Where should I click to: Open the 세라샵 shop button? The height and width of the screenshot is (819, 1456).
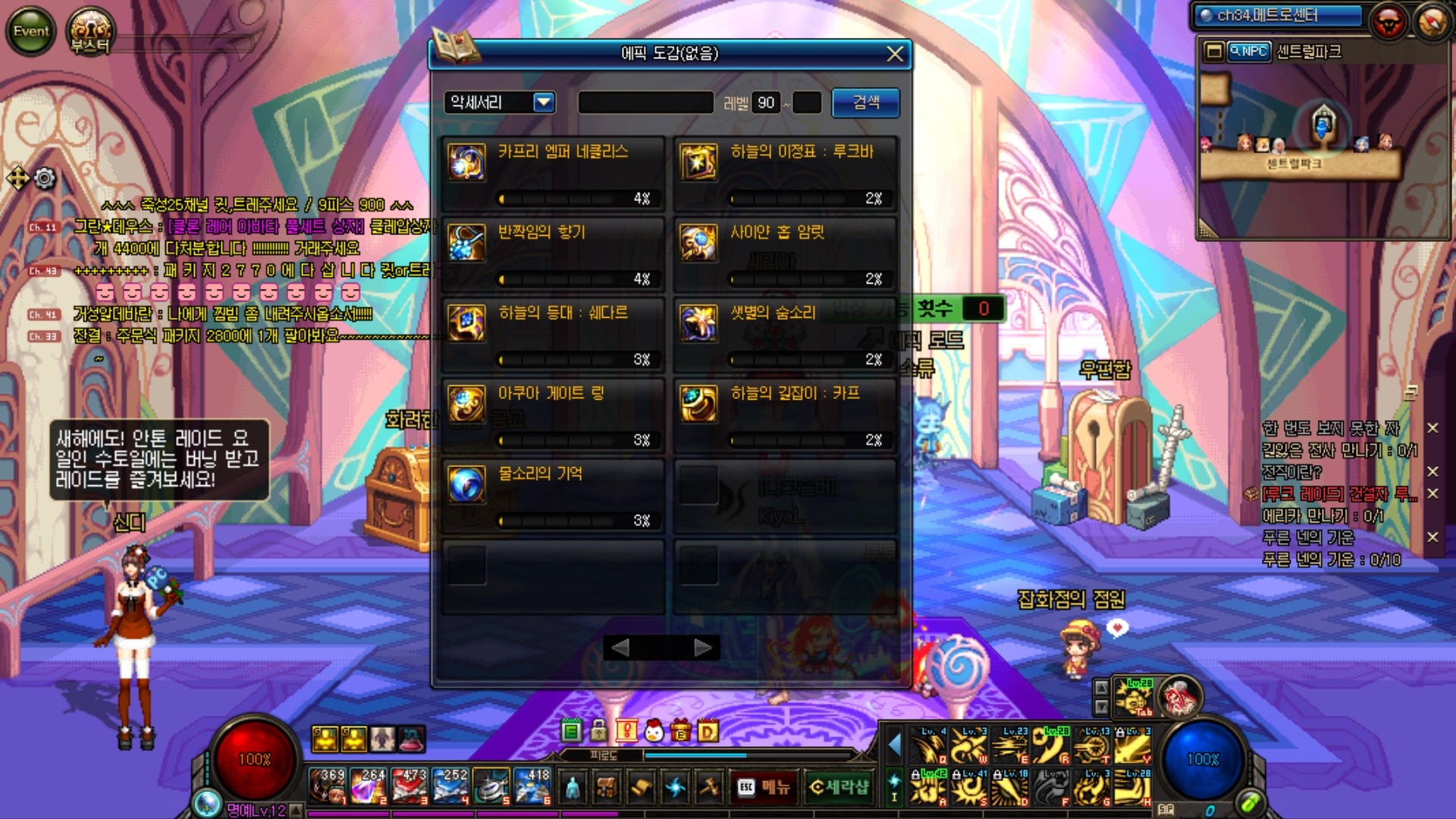pos(838,787)
